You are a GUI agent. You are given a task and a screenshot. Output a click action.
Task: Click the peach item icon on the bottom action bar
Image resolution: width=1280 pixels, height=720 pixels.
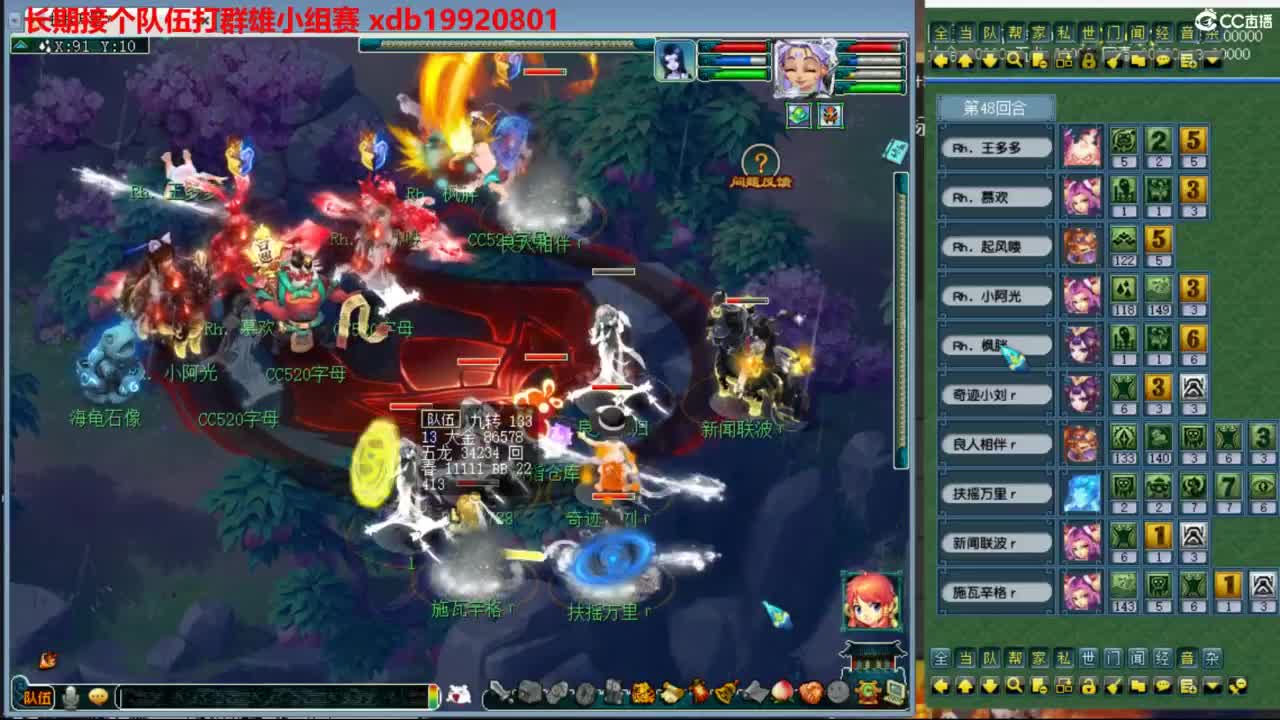(781, 691)
